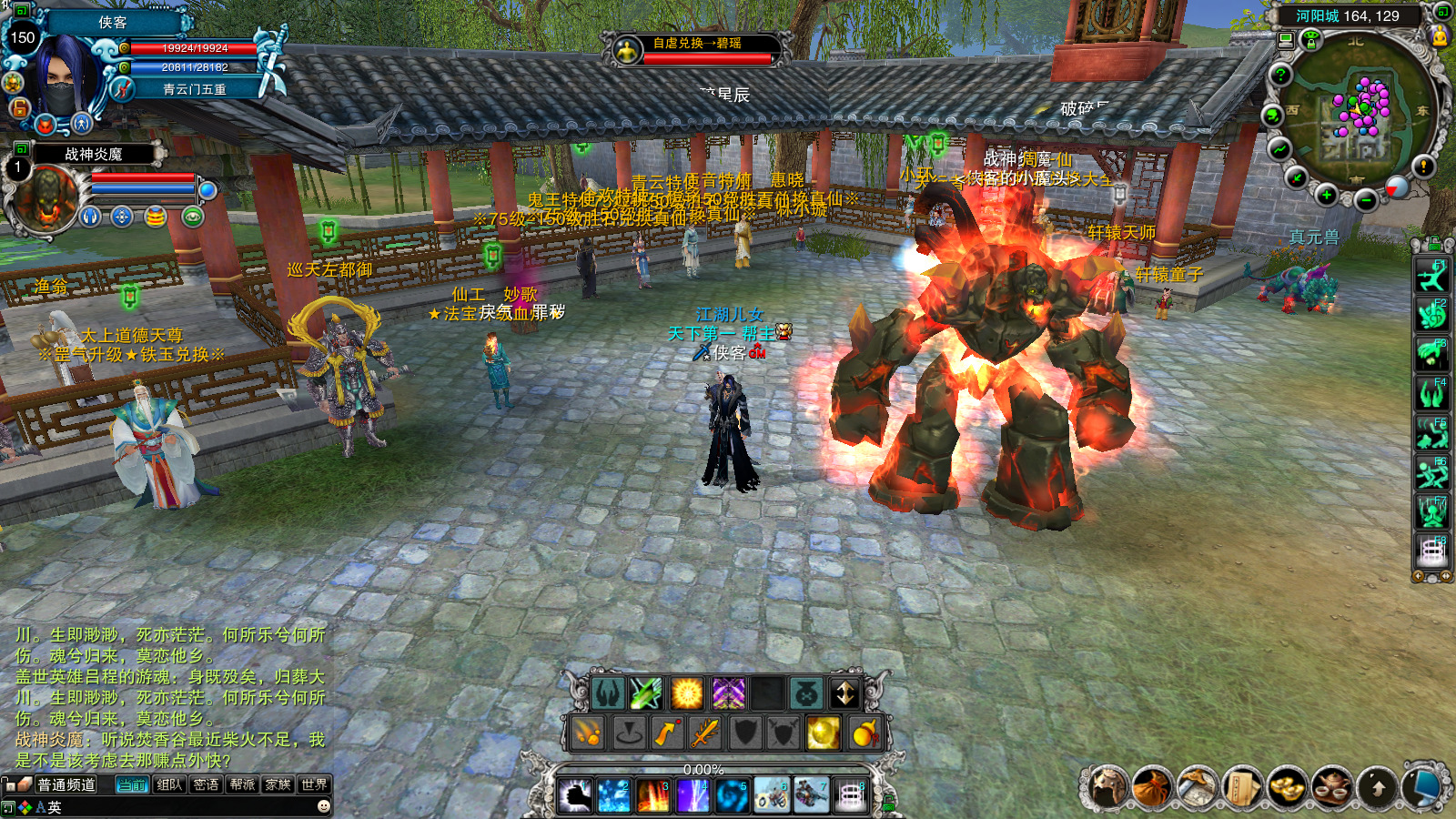Viewport: 1456px width, 819px height.
Task: Open the character helmet menu icon
Action: click(1108, 787)
